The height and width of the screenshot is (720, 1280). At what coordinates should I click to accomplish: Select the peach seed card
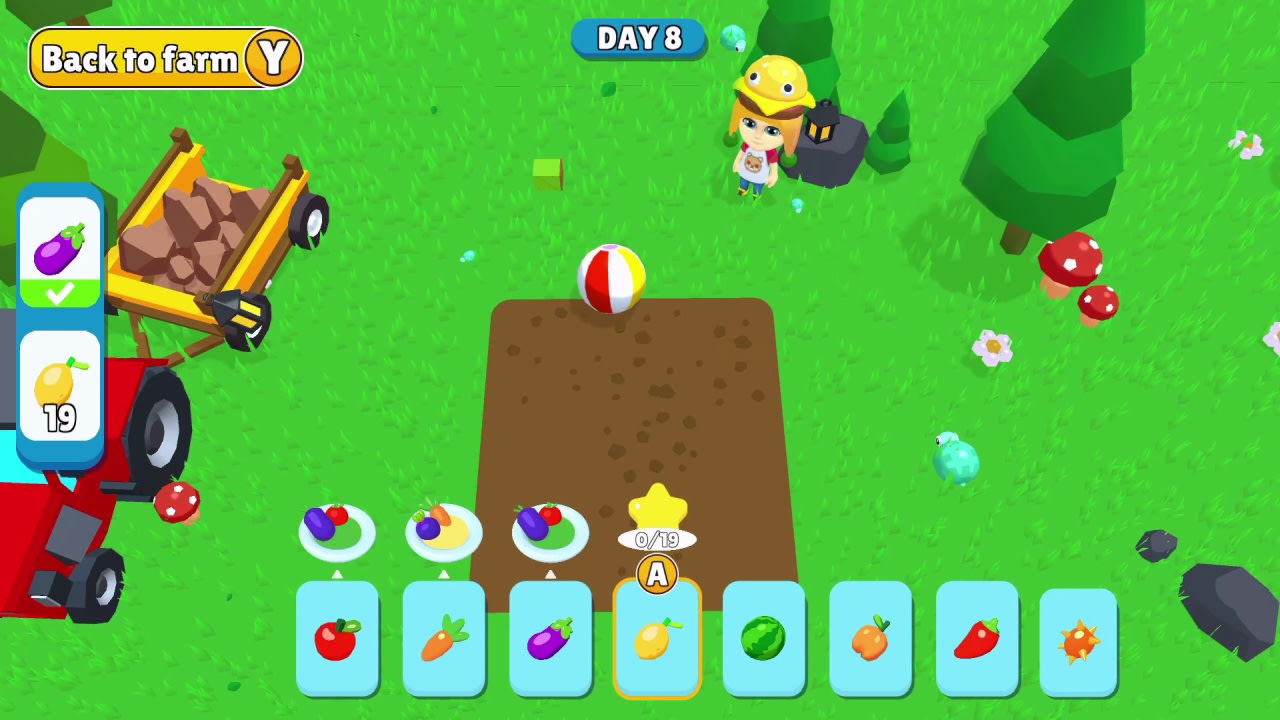click(x=870, y=640)
